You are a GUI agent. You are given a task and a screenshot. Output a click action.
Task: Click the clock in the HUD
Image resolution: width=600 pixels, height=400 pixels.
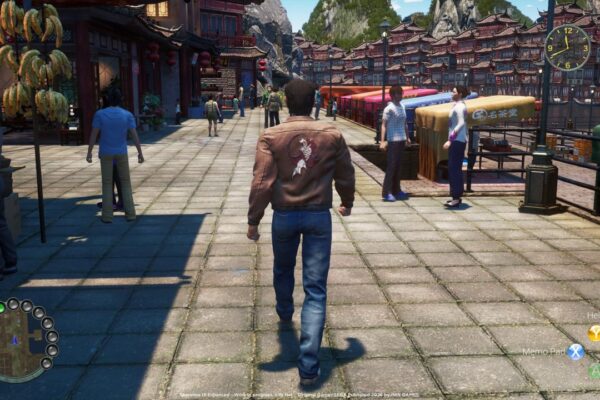567,47
